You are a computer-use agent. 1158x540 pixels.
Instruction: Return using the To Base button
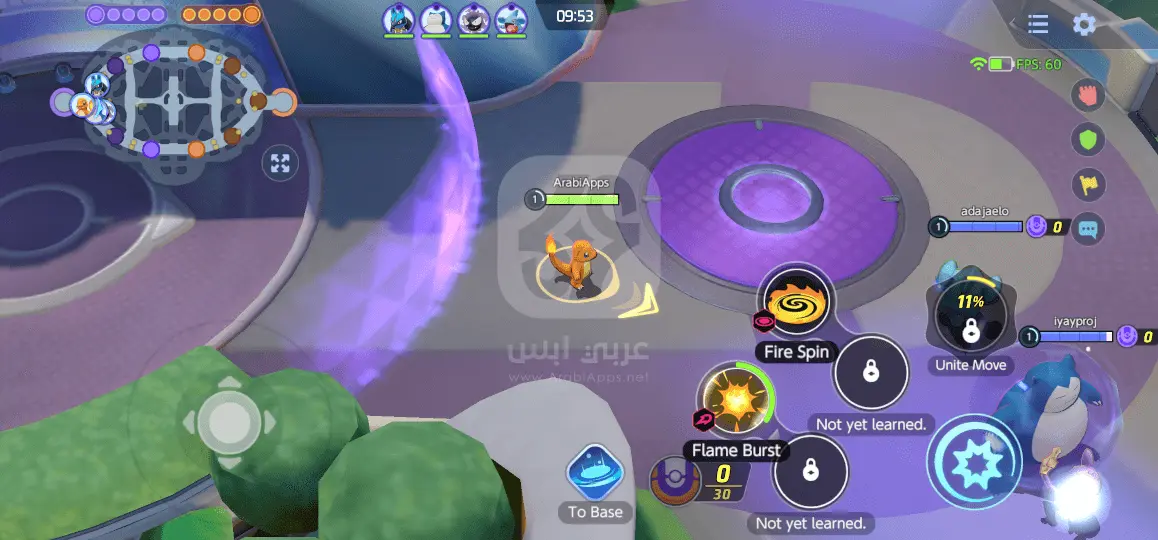595,478
